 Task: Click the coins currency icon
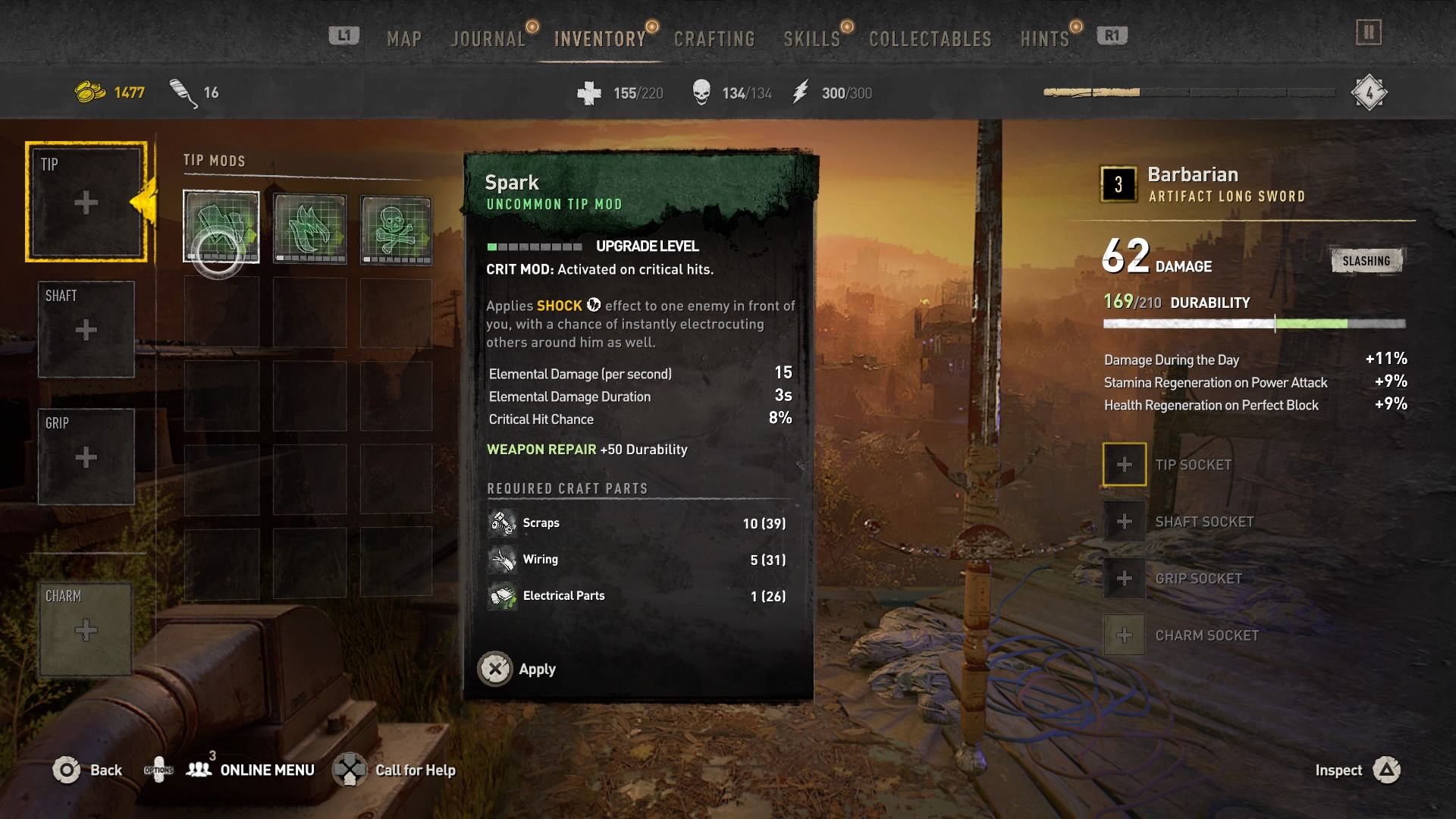click(x=89, y=91)
